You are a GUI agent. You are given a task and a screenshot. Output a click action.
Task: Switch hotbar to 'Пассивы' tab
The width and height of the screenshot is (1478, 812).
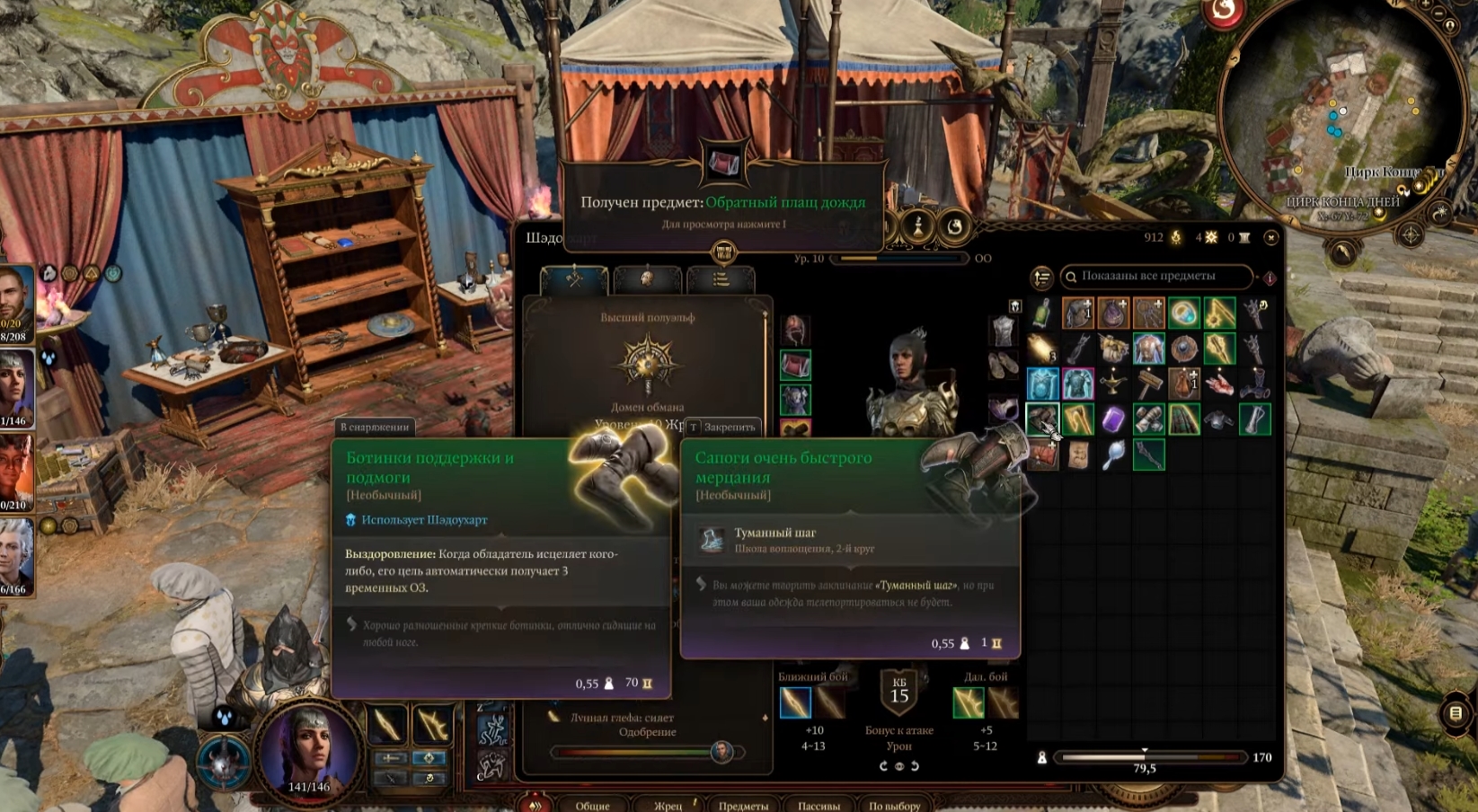pos(819,805)
